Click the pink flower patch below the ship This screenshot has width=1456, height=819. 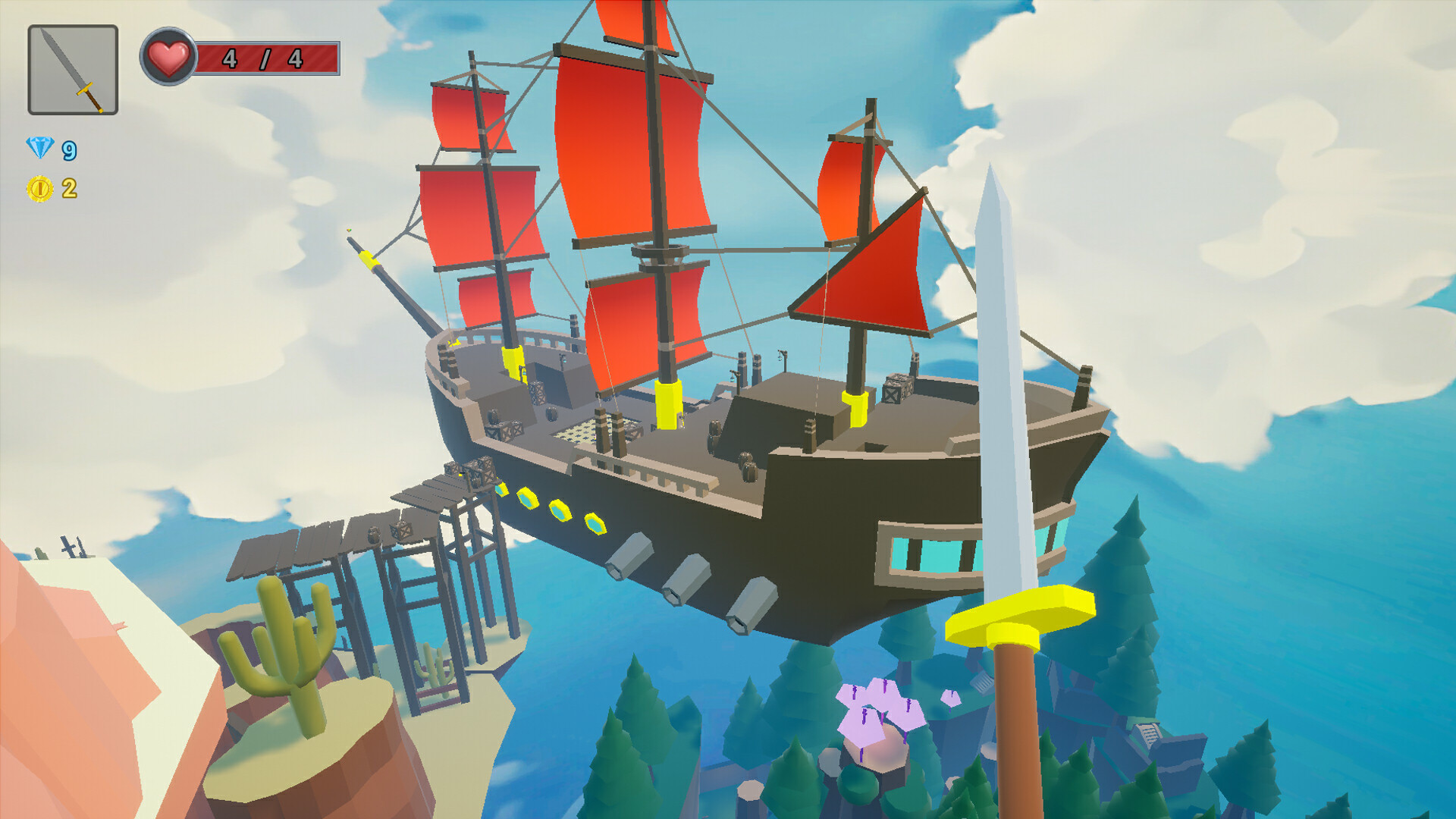click(x=880, y=709)
